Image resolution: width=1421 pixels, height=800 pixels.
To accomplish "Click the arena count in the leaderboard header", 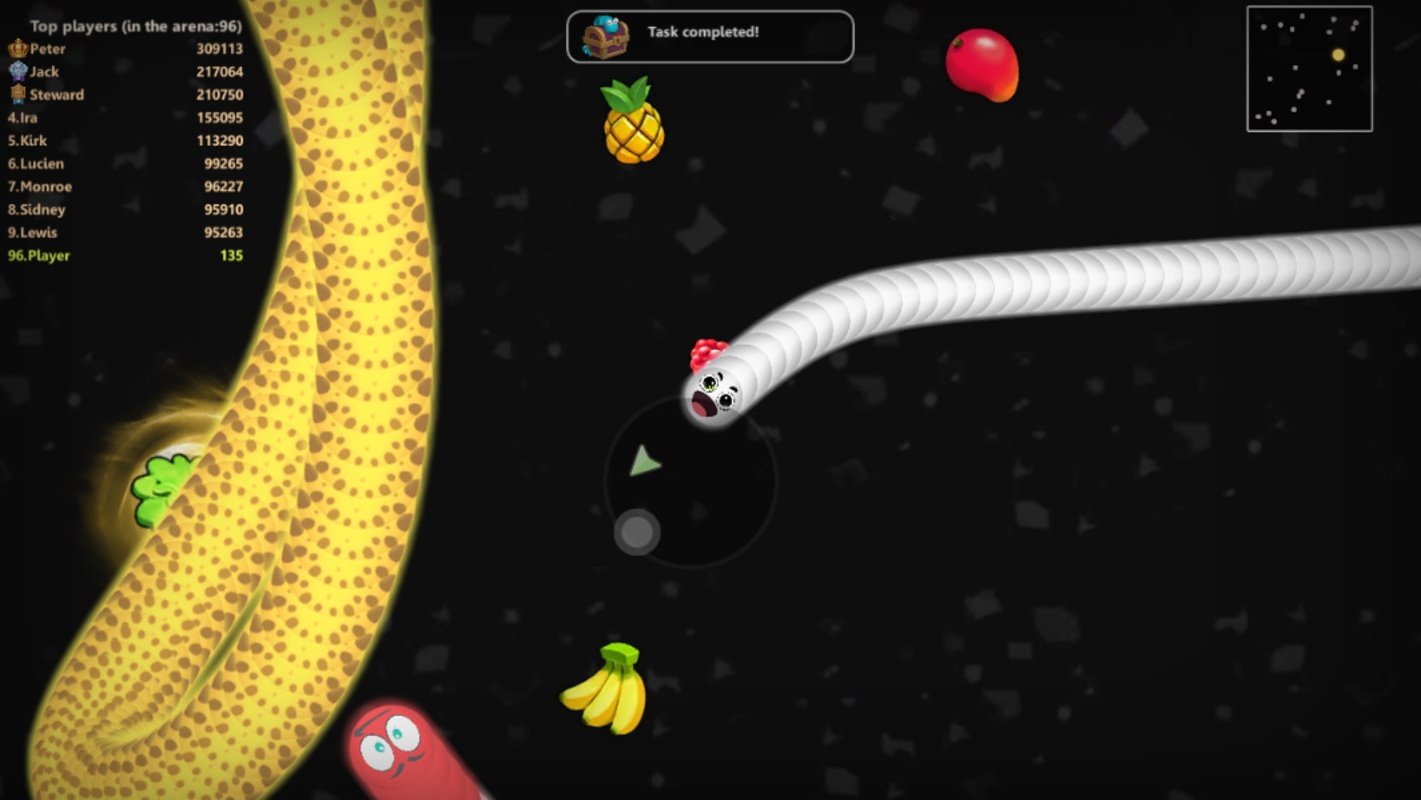I will [217, 25].
